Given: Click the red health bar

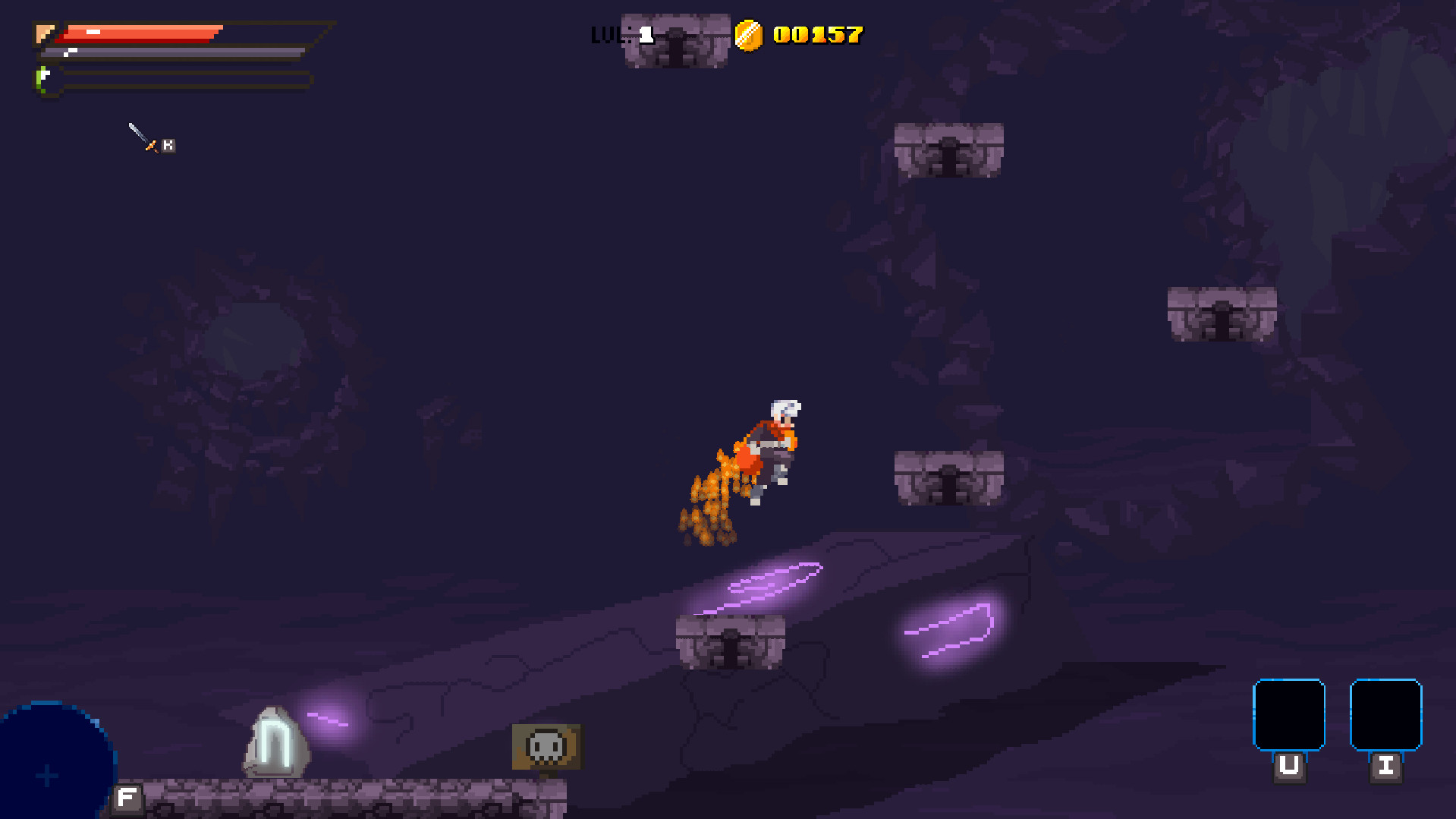Looking at the screenshot, I should [144, 32].
